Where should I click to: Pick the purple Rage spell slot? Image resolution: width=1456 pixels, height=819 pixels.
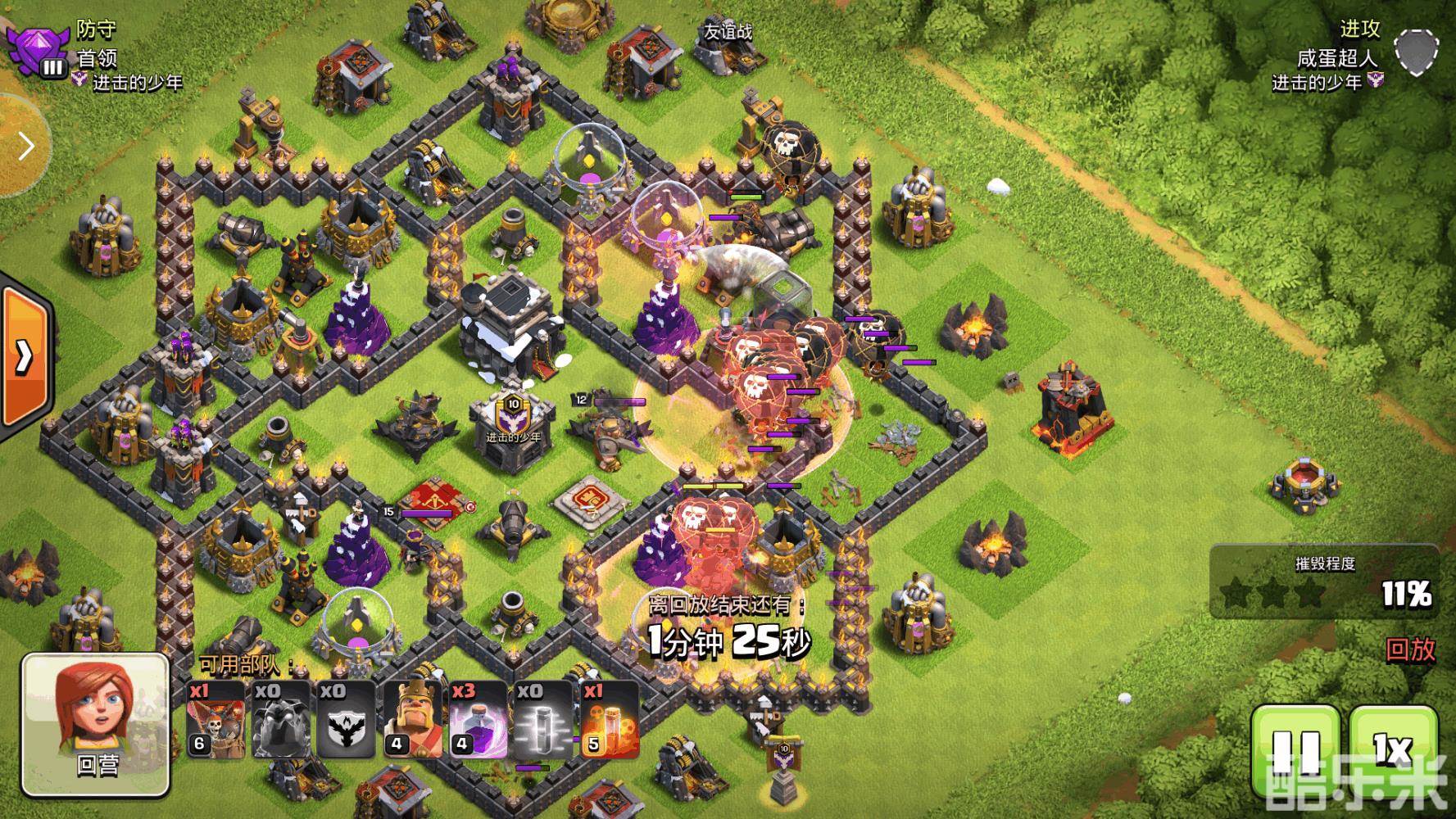pyautogui.click(x=478, y=720)
